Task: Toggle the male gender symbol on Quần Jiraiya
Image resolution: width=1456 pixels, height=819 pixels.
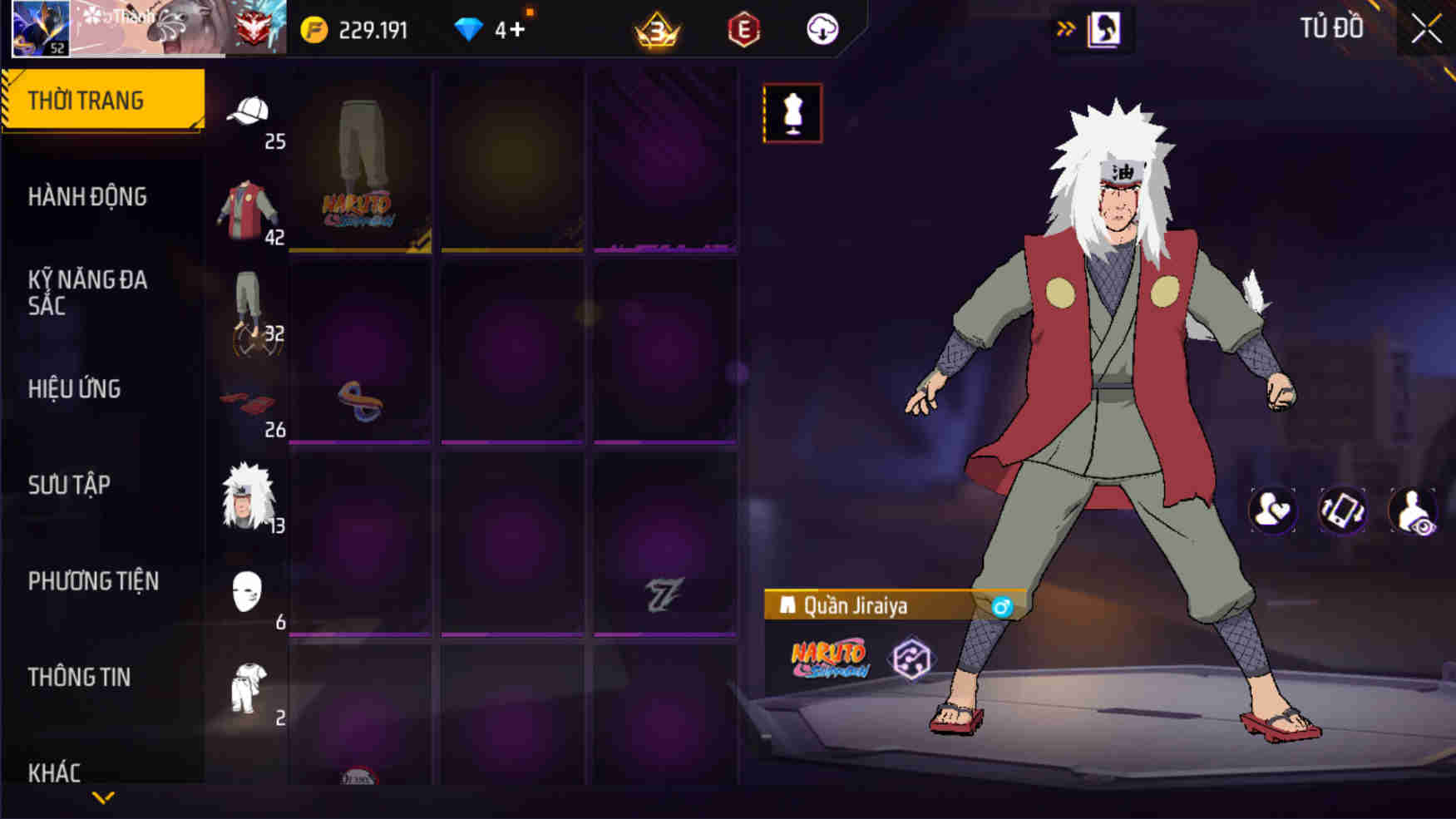Action: (1002, 607)
